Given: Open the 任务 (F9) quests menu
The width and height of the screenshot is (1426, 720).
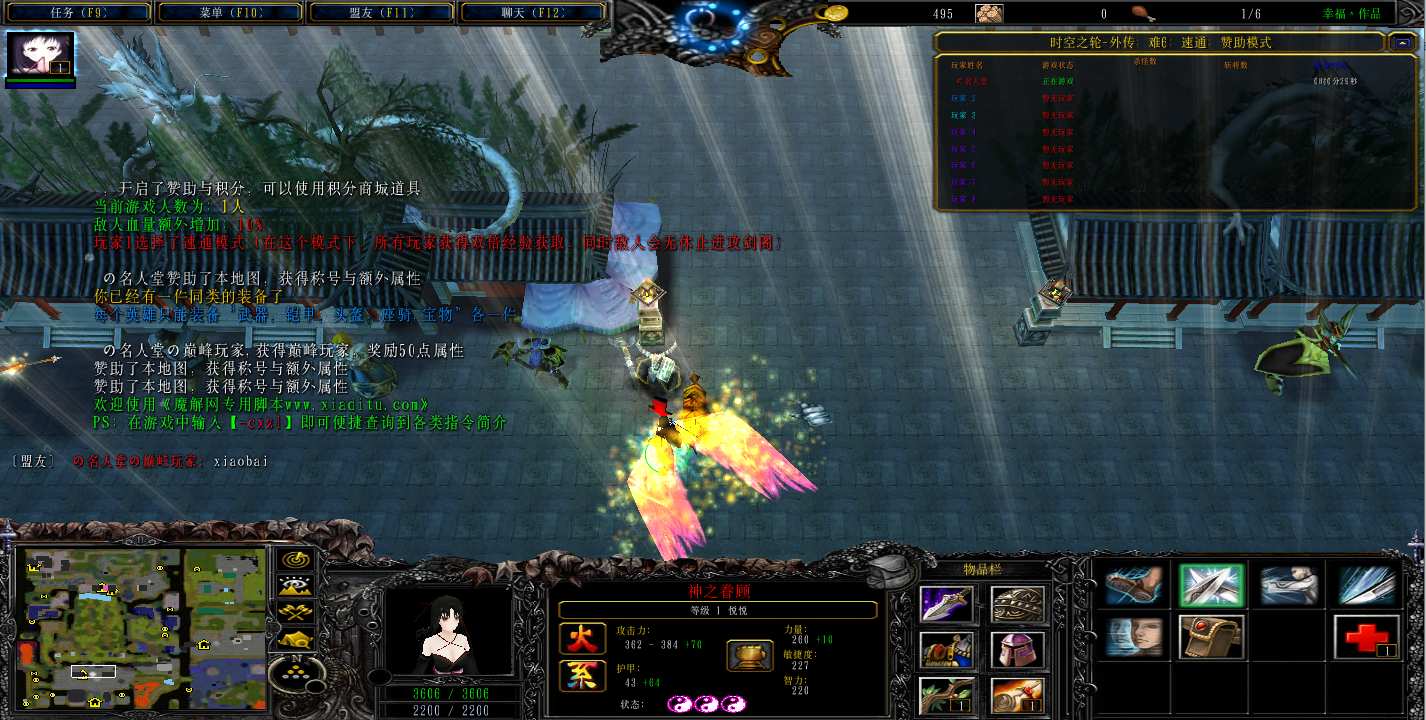Looking at the screenshot, I should pyautogui.click(x=79, y=13).
